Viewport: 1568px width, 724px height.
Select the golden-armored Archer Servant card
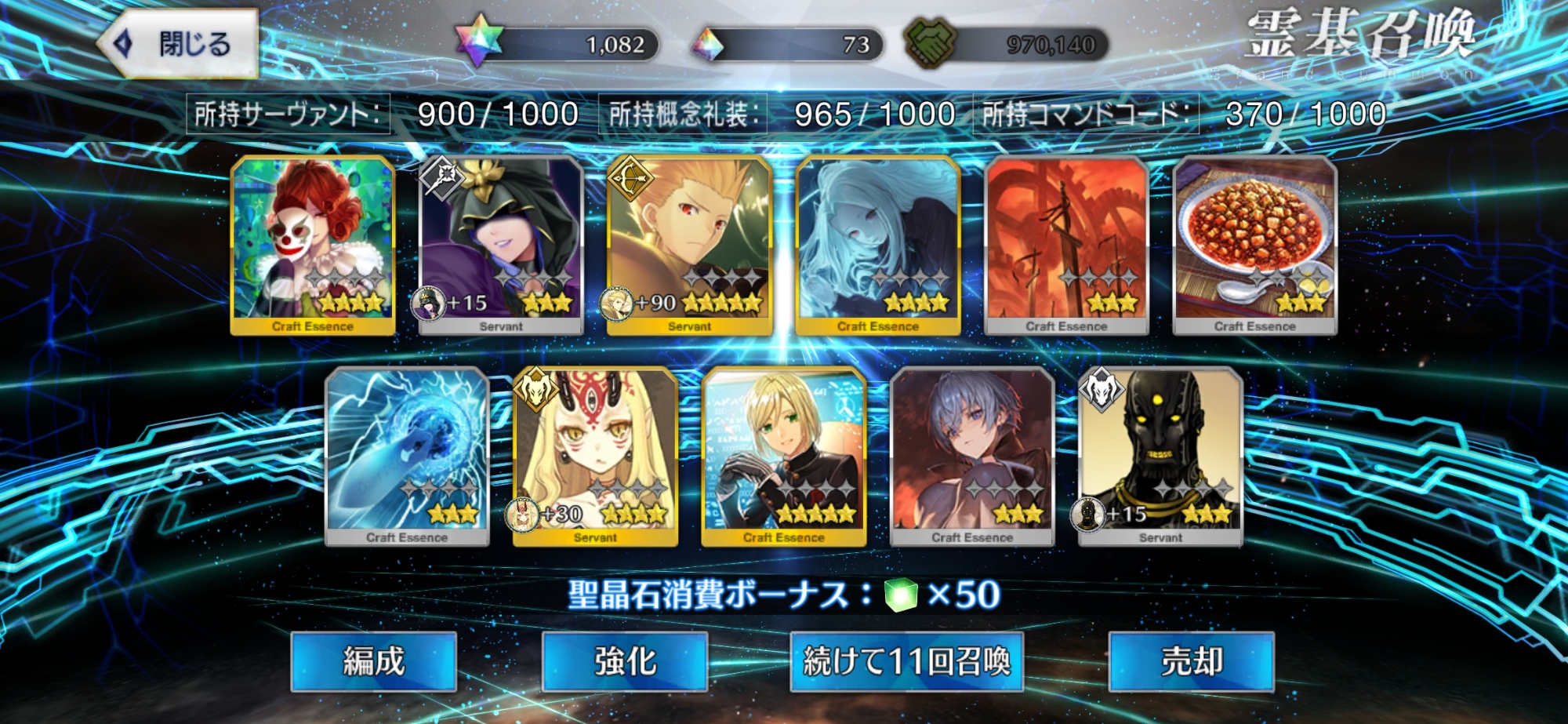(x=690, y=245)
